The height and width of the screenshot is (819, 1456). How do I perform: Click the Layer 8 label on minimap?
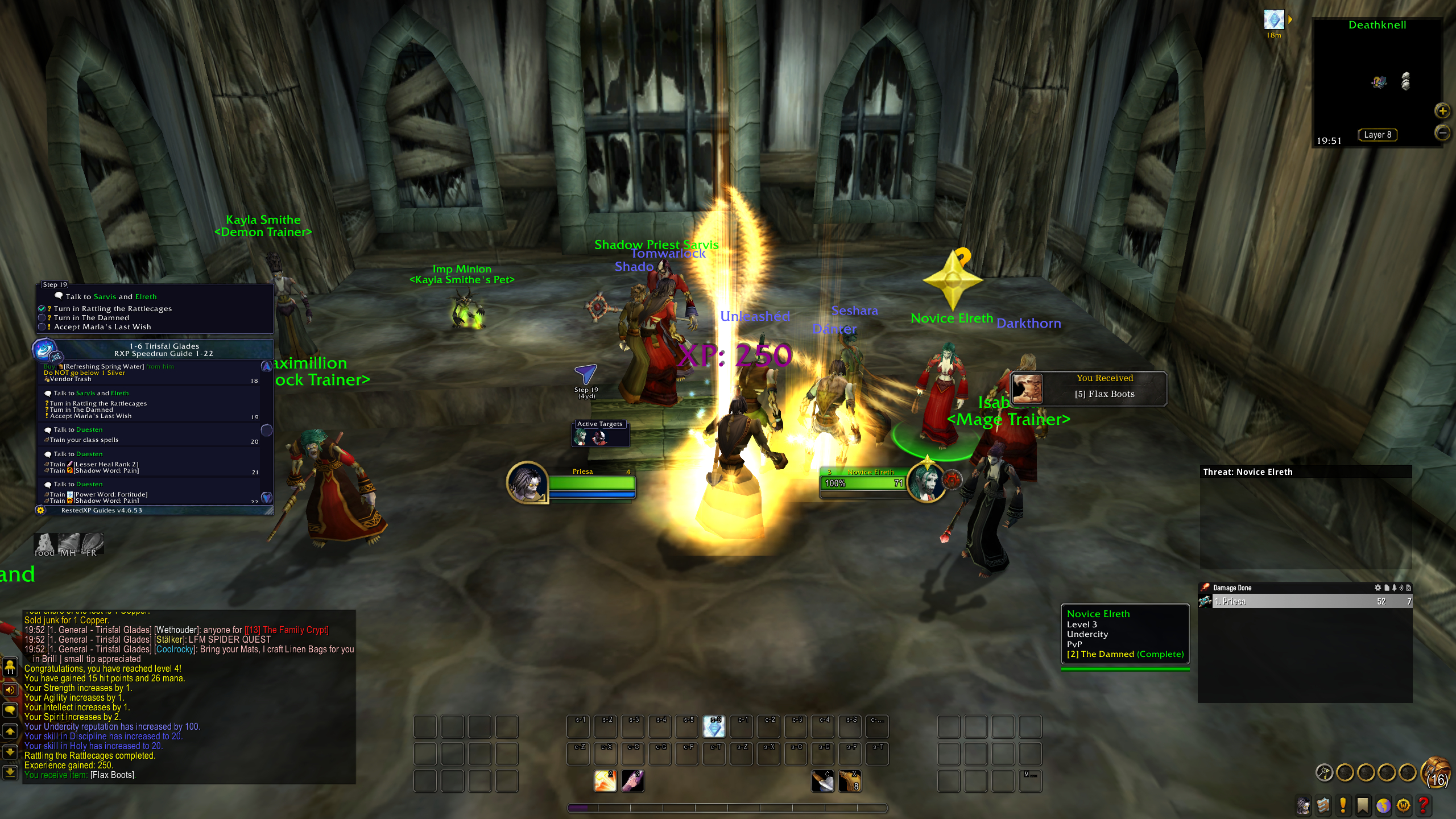click(x=1378, y=135)
